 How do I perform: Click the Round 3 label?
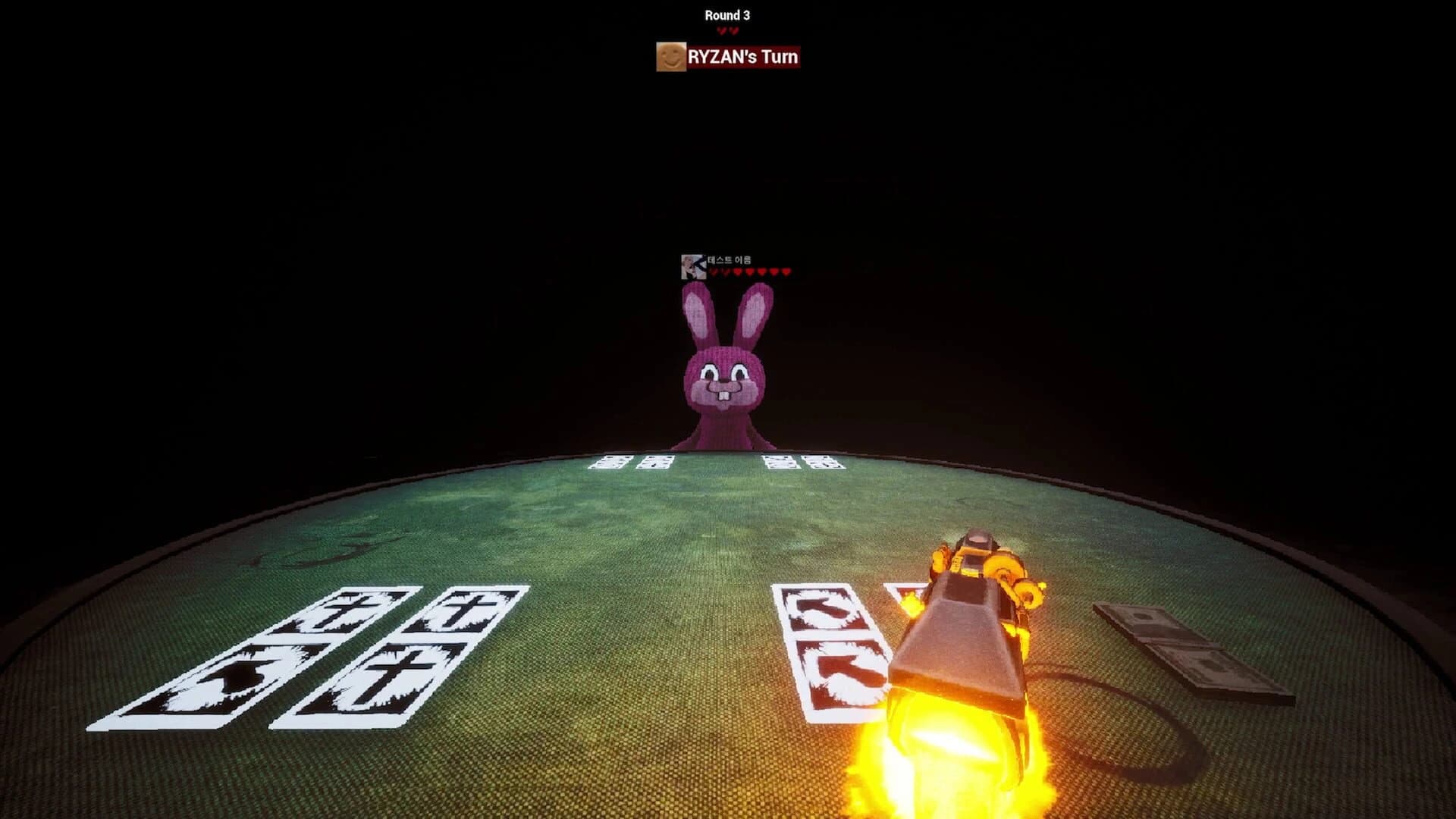[x=728, y=13]
